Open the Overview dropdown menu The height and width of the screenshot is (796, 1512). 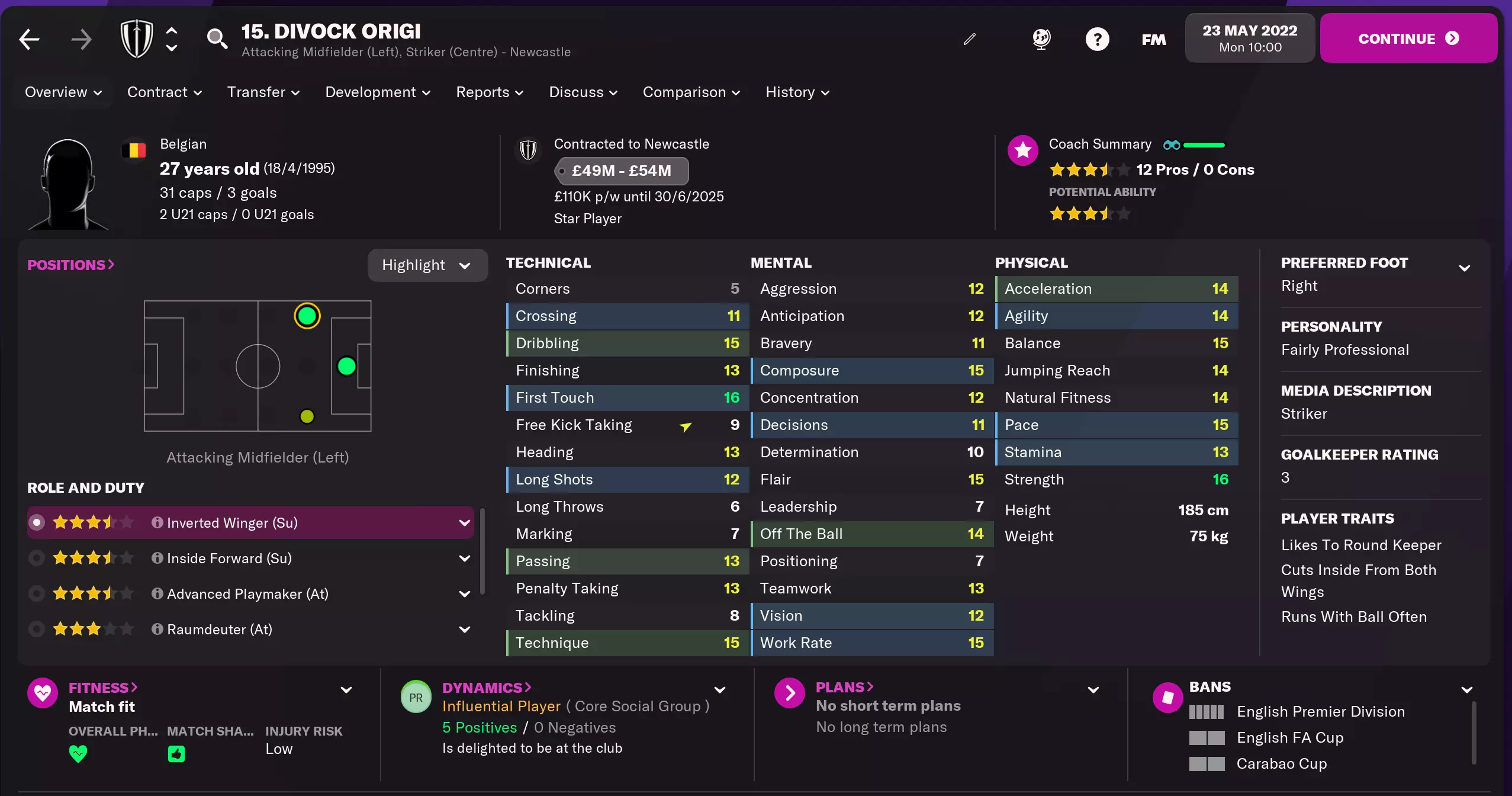pyautogui.click(x=63, y=92)
